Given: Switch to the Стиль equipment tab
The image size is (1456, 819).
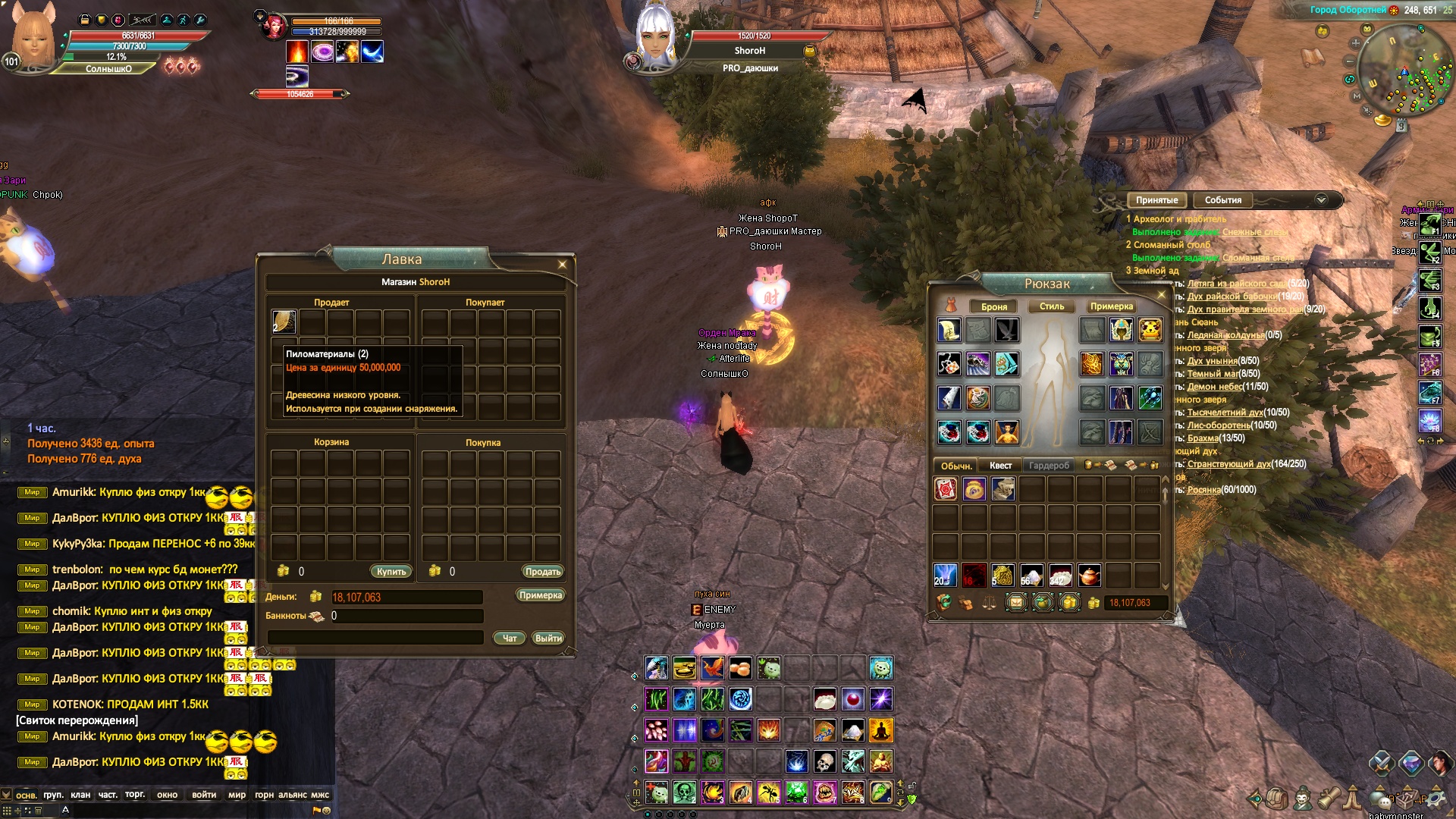Looking at the screenshot, I should click(x=1052, y=306).
